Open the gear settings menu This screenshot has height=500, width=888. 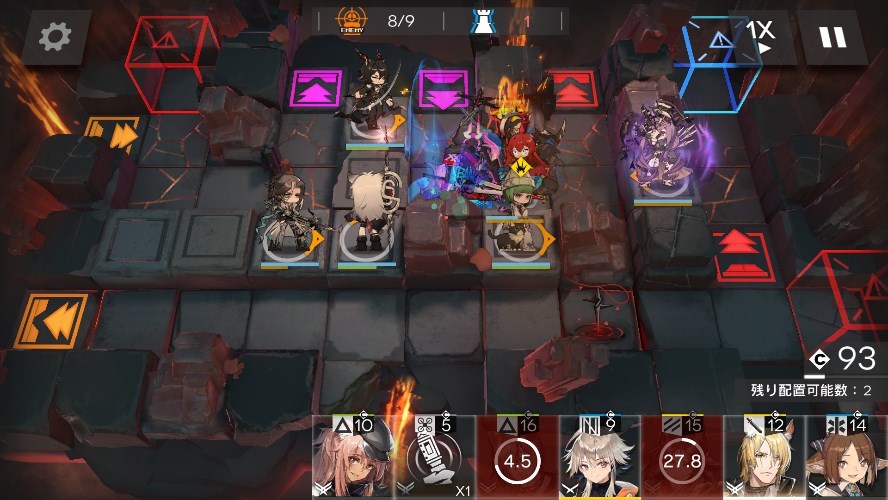55,38
